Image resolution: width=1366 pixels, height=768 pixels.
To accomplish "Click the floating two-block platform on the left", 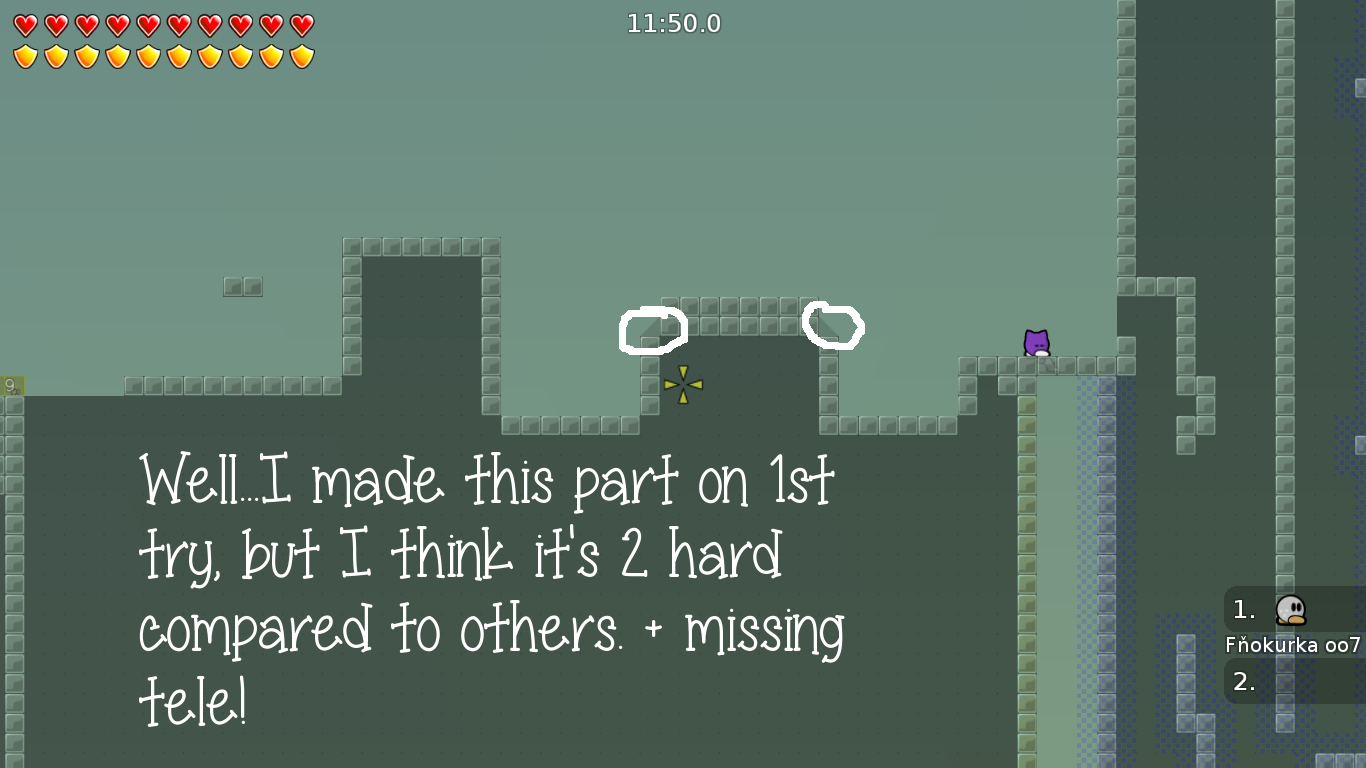I will click(242, 287).
